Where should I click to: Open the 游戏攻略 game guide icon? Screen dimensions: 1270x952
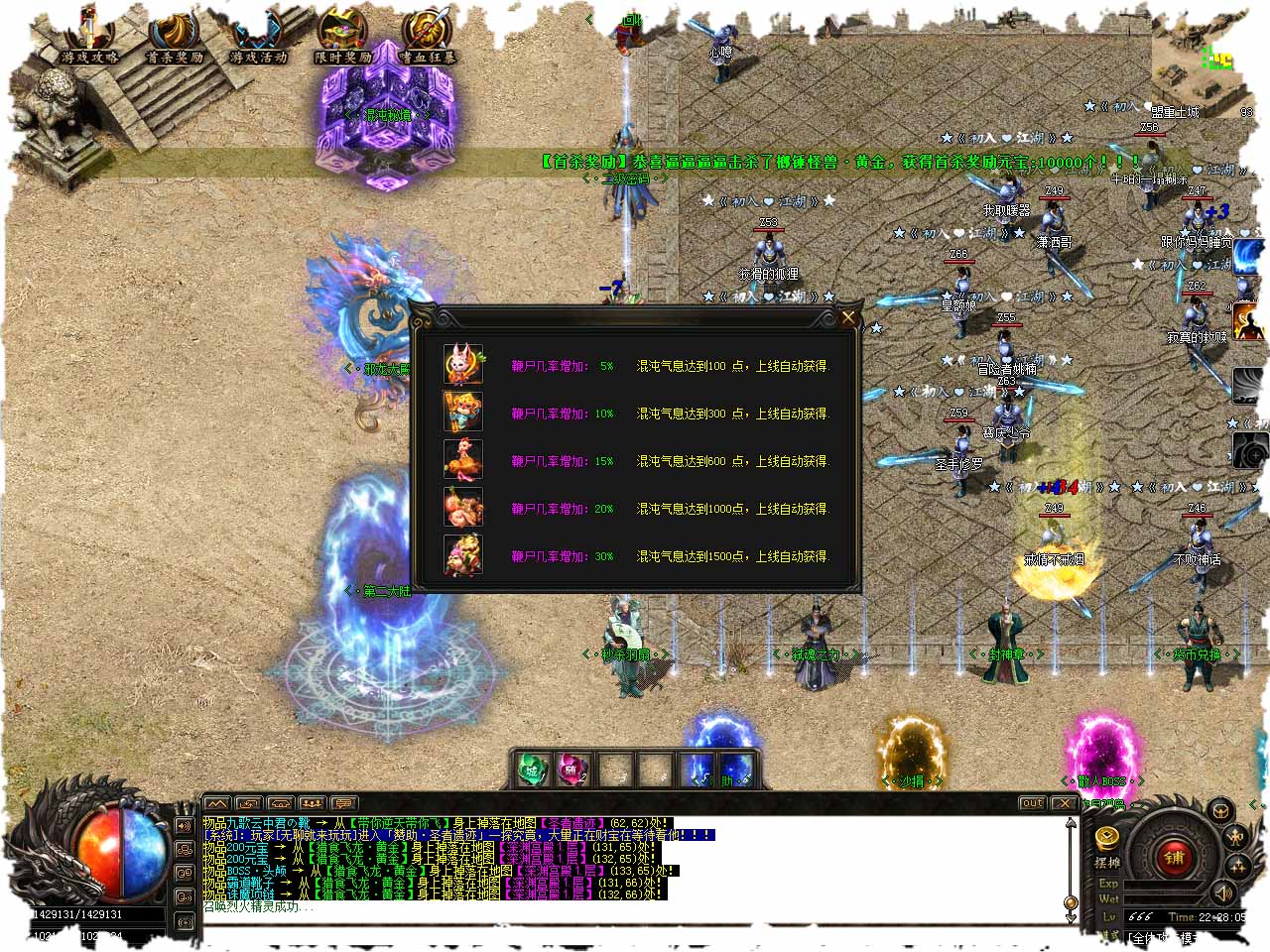click(x=89, y=38)
